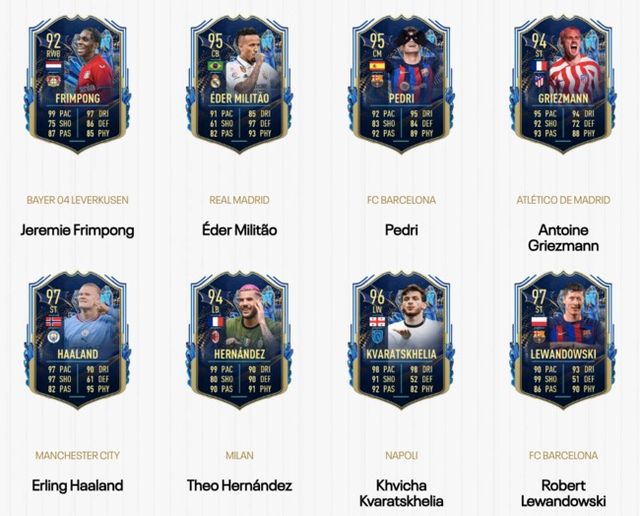Select the Frimpong 92 RWB card
This screenshot has height=516, width=640.
pos(78,87)
